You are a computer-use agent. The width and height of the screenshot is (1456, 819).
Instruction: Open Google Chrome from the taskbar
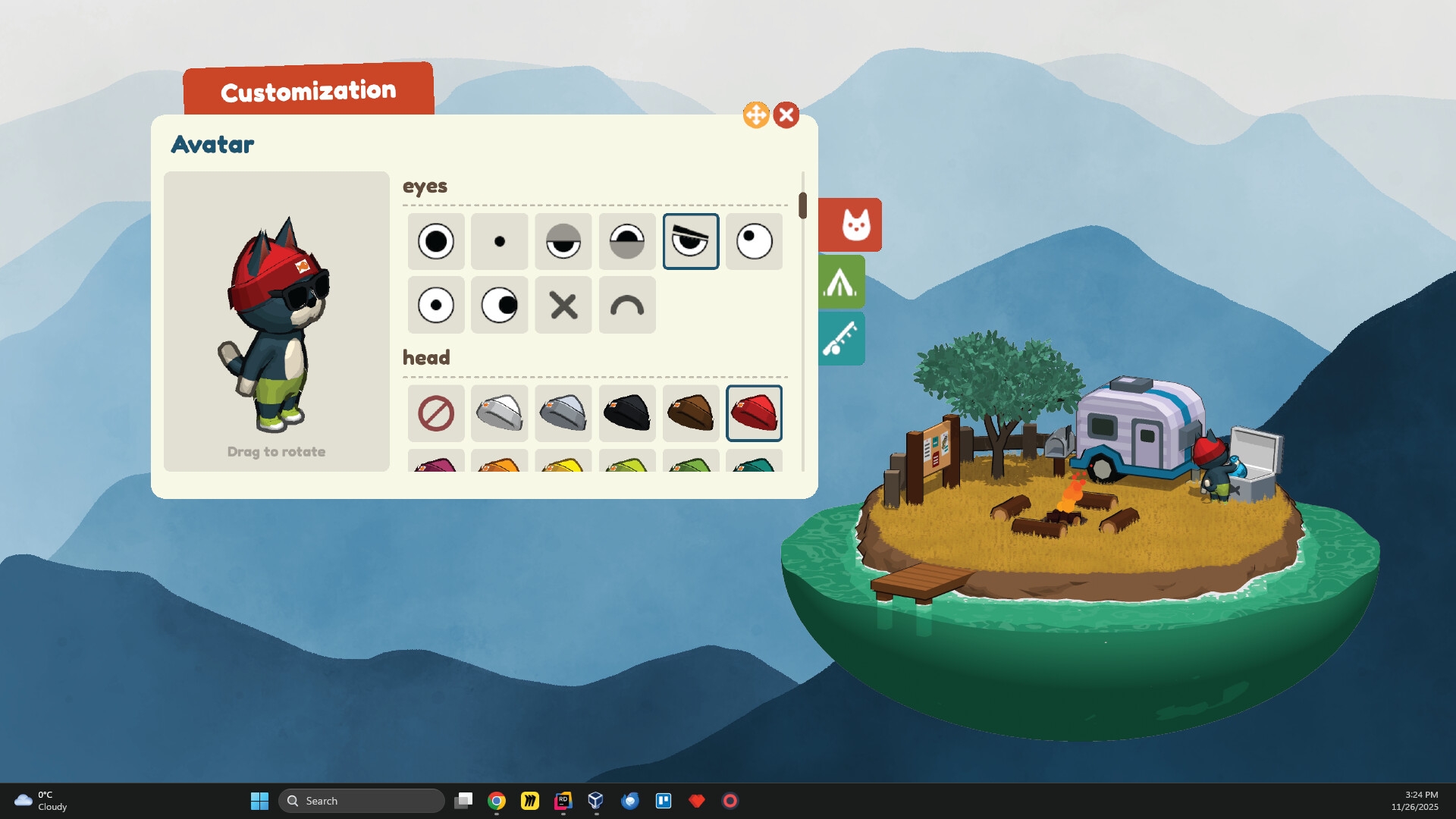coord(497,800)
